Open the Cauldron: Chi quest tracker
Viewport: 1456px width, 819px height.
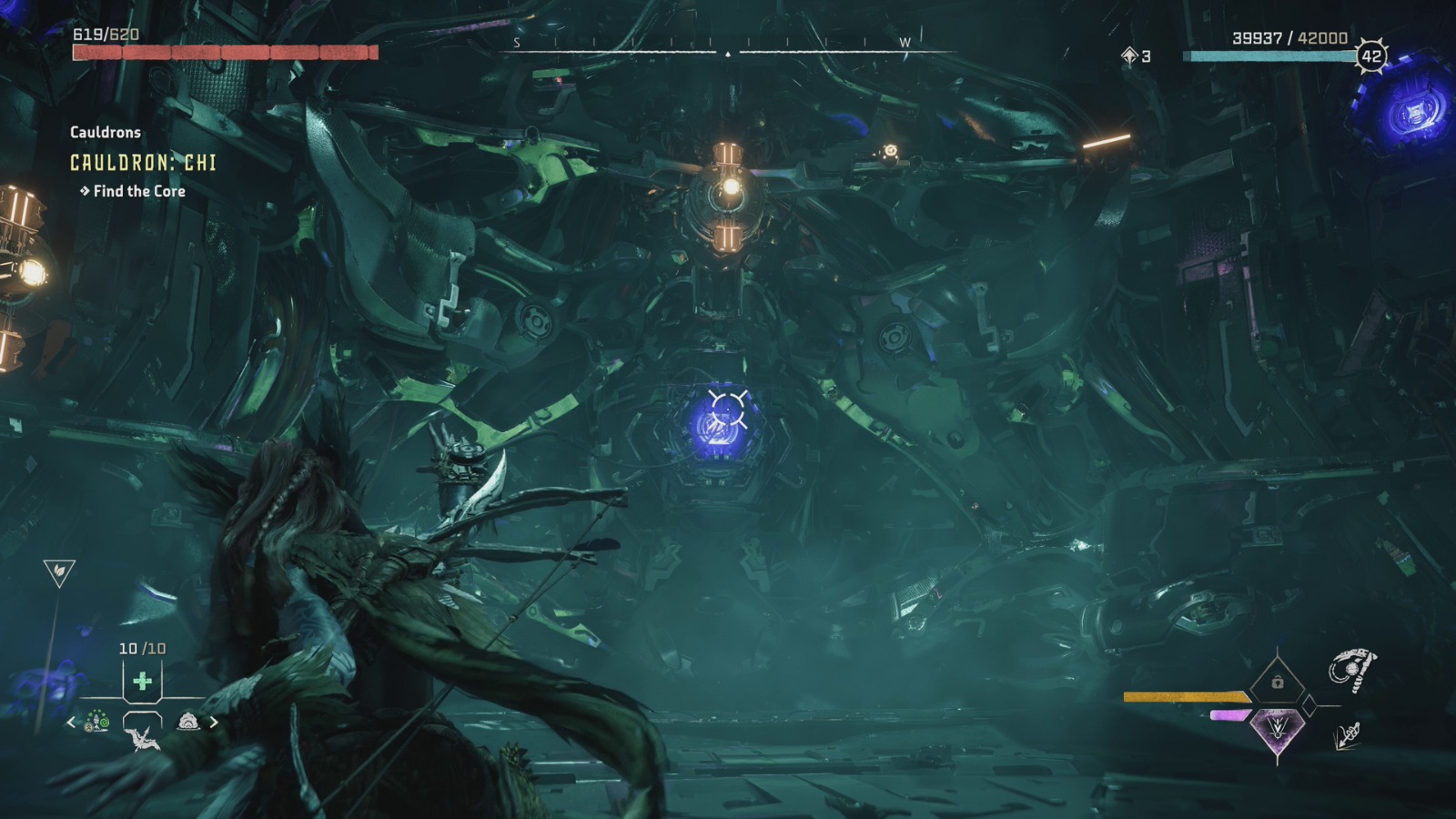click(x=143, y=163)
